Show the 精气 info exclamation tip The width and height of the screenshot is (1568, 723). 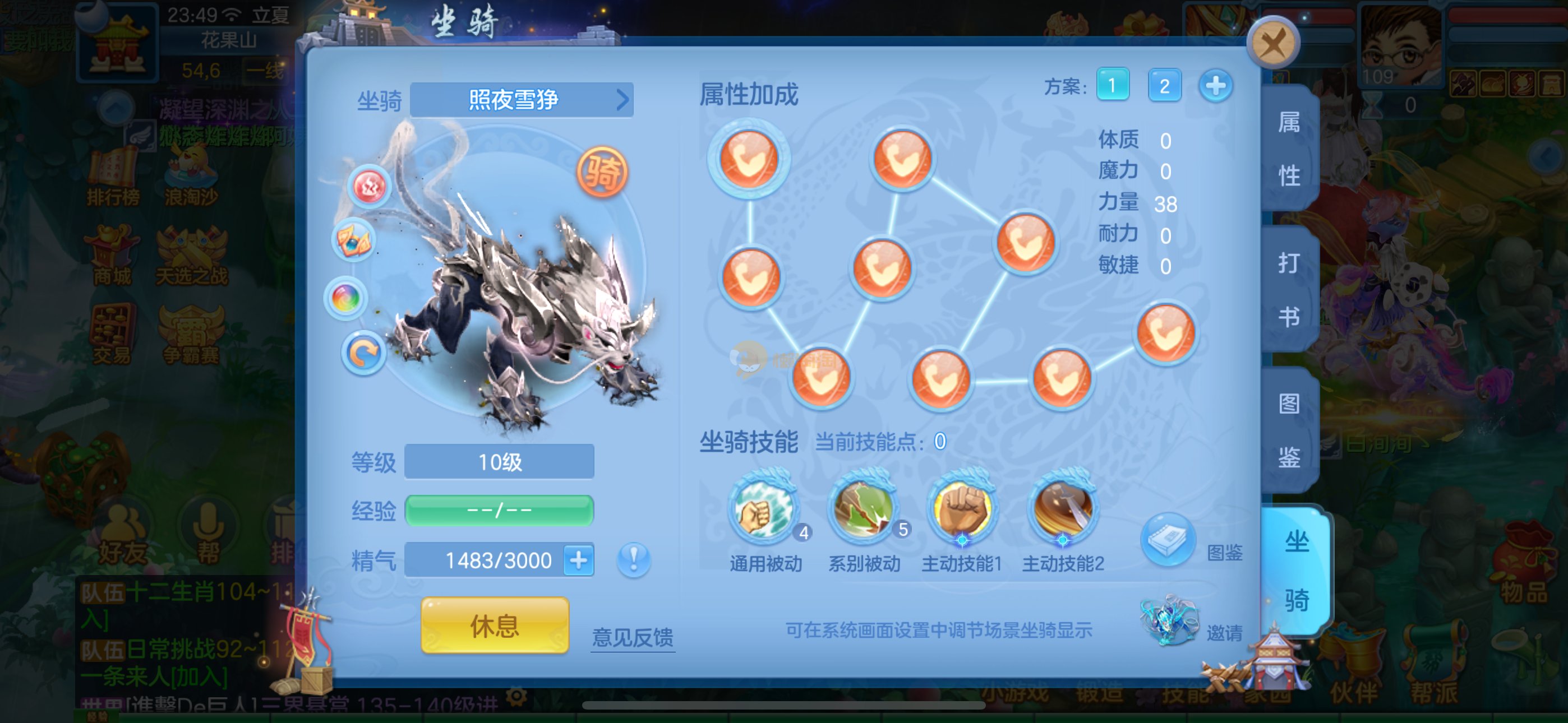click(634, 559)
